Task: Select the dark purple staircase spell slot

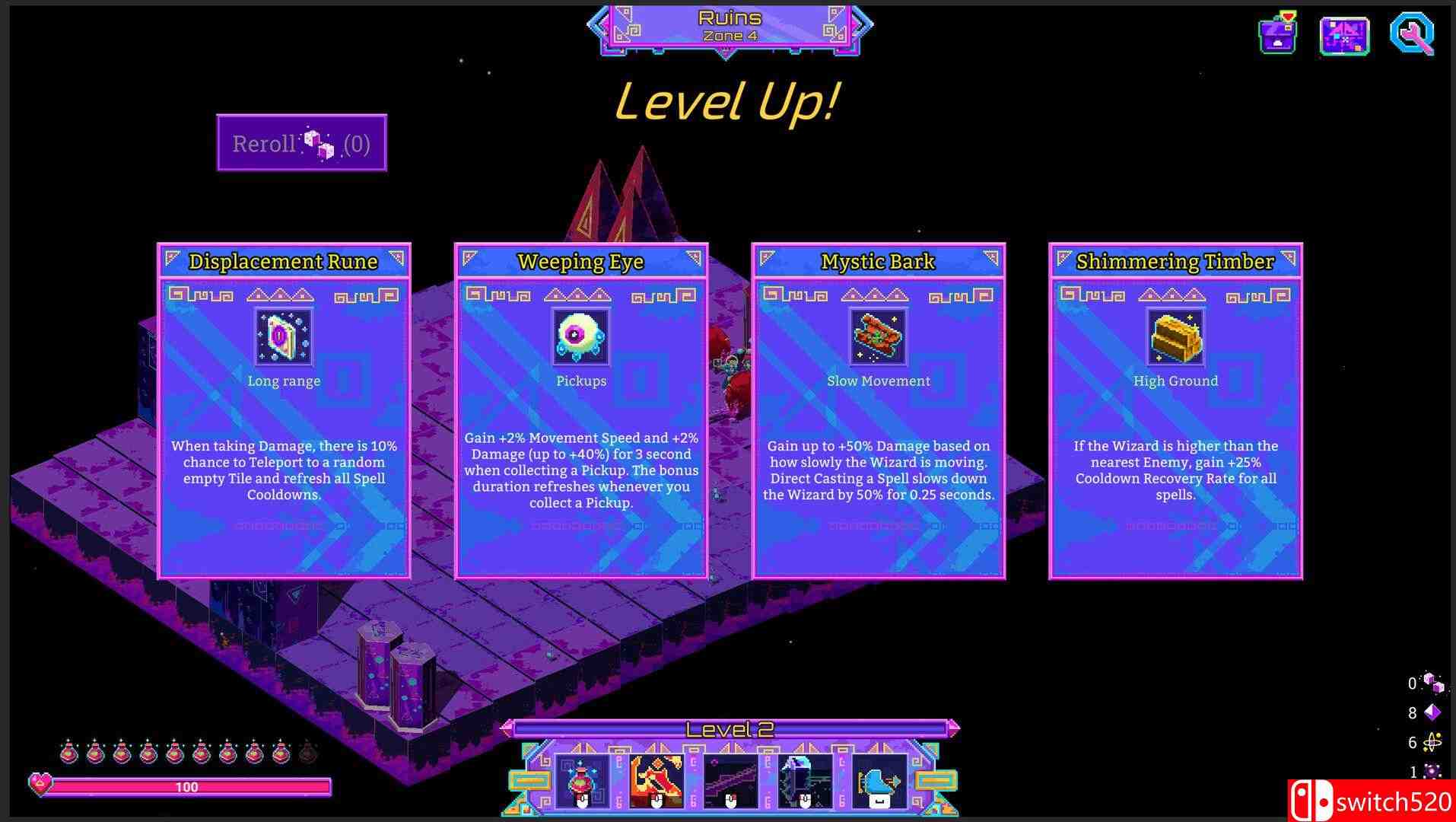Action: click(x=731, y=782)
